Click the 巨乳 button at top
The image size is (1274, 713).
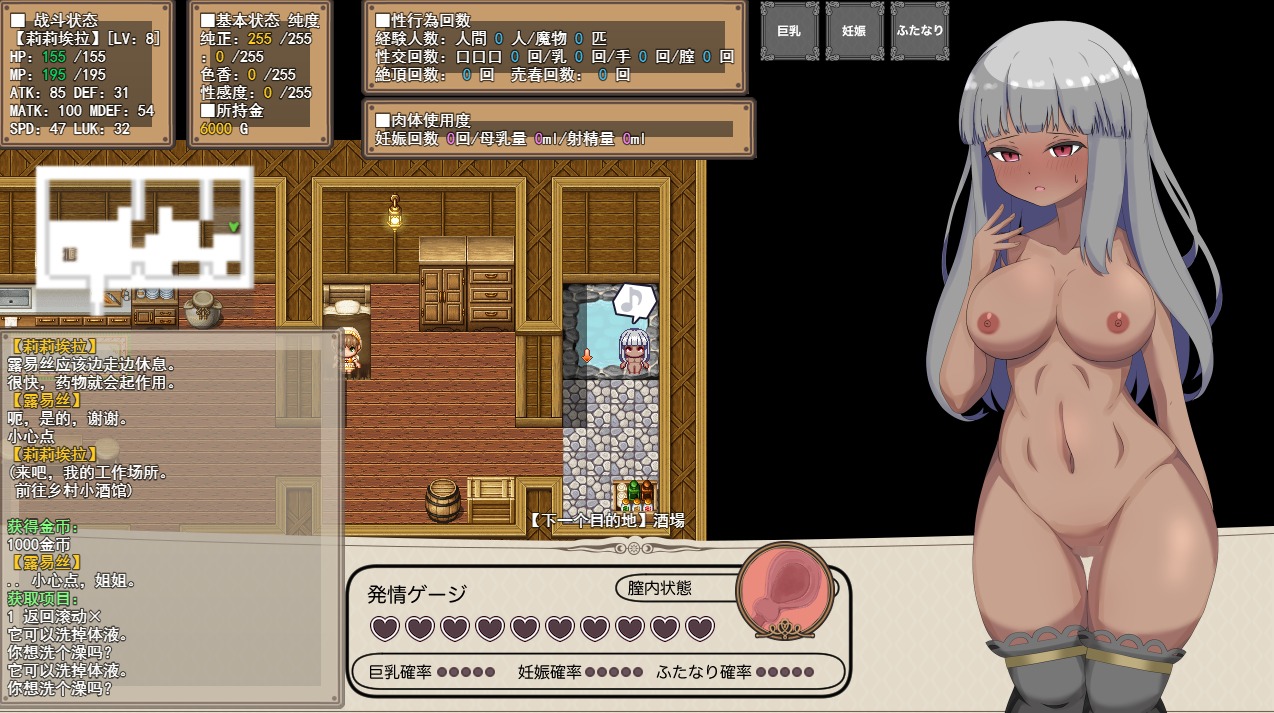click(790, 31)
